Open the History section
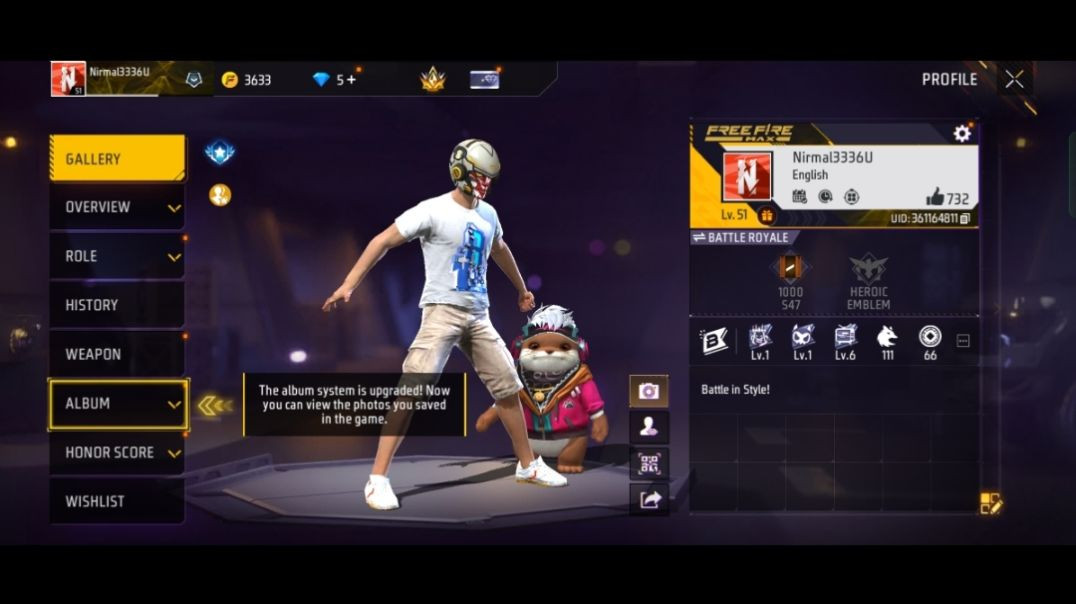Viewport: 1076px width, 604px height. point(117,305)
